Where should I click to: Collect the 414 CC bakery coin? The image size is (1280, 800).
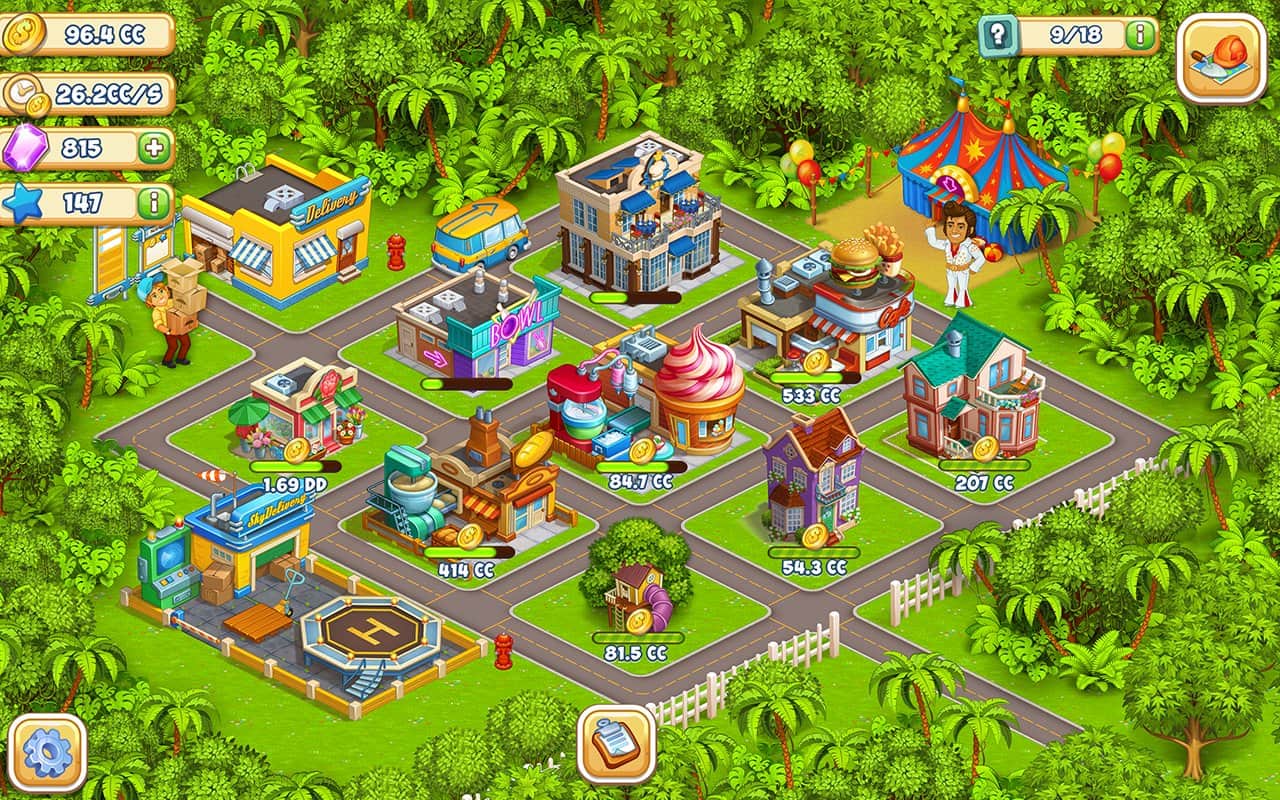(x=470, y=536)
